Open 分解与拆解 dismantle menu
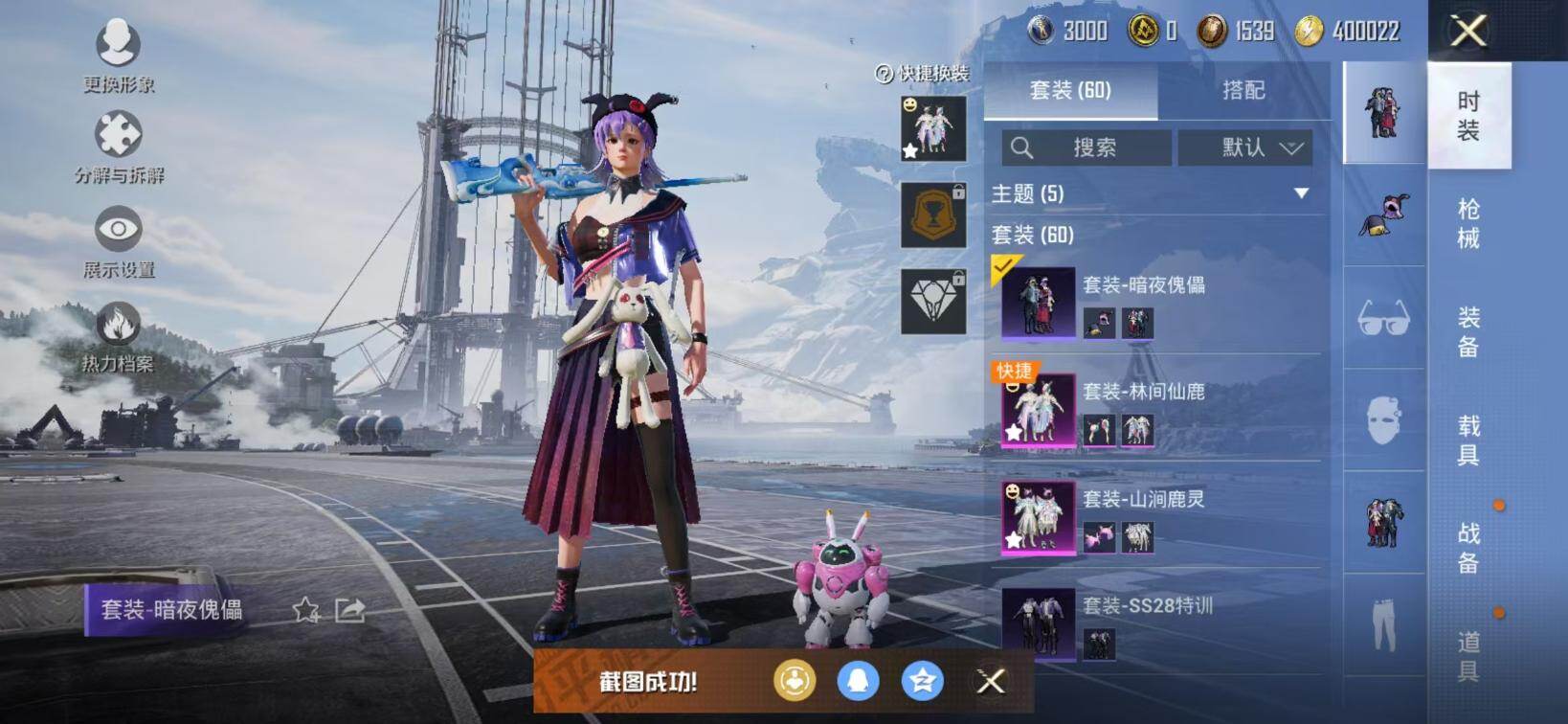 [x=118, y=146]
